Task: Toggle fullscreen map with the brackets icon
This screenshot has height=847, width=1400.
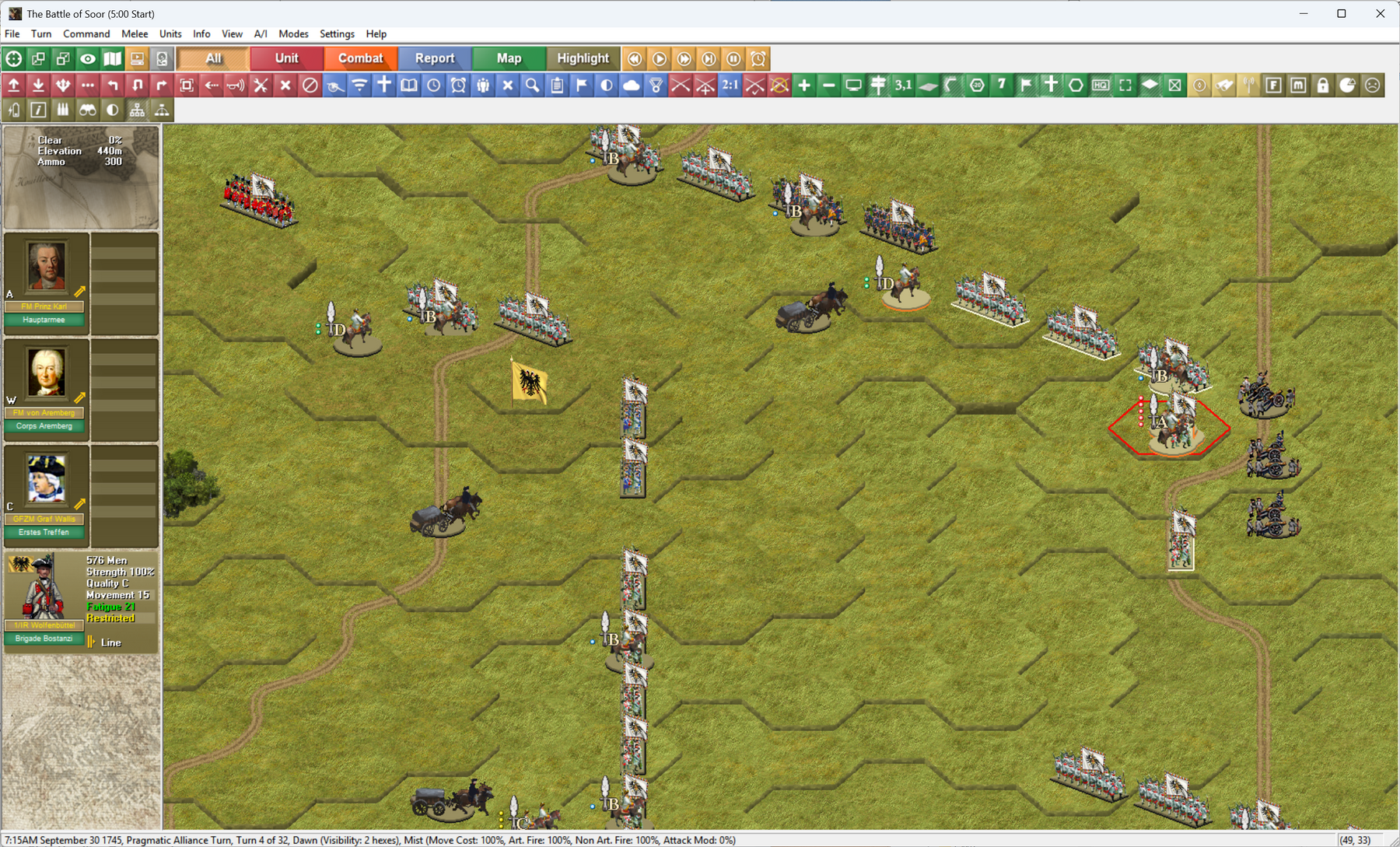Action: [1124, 86]
